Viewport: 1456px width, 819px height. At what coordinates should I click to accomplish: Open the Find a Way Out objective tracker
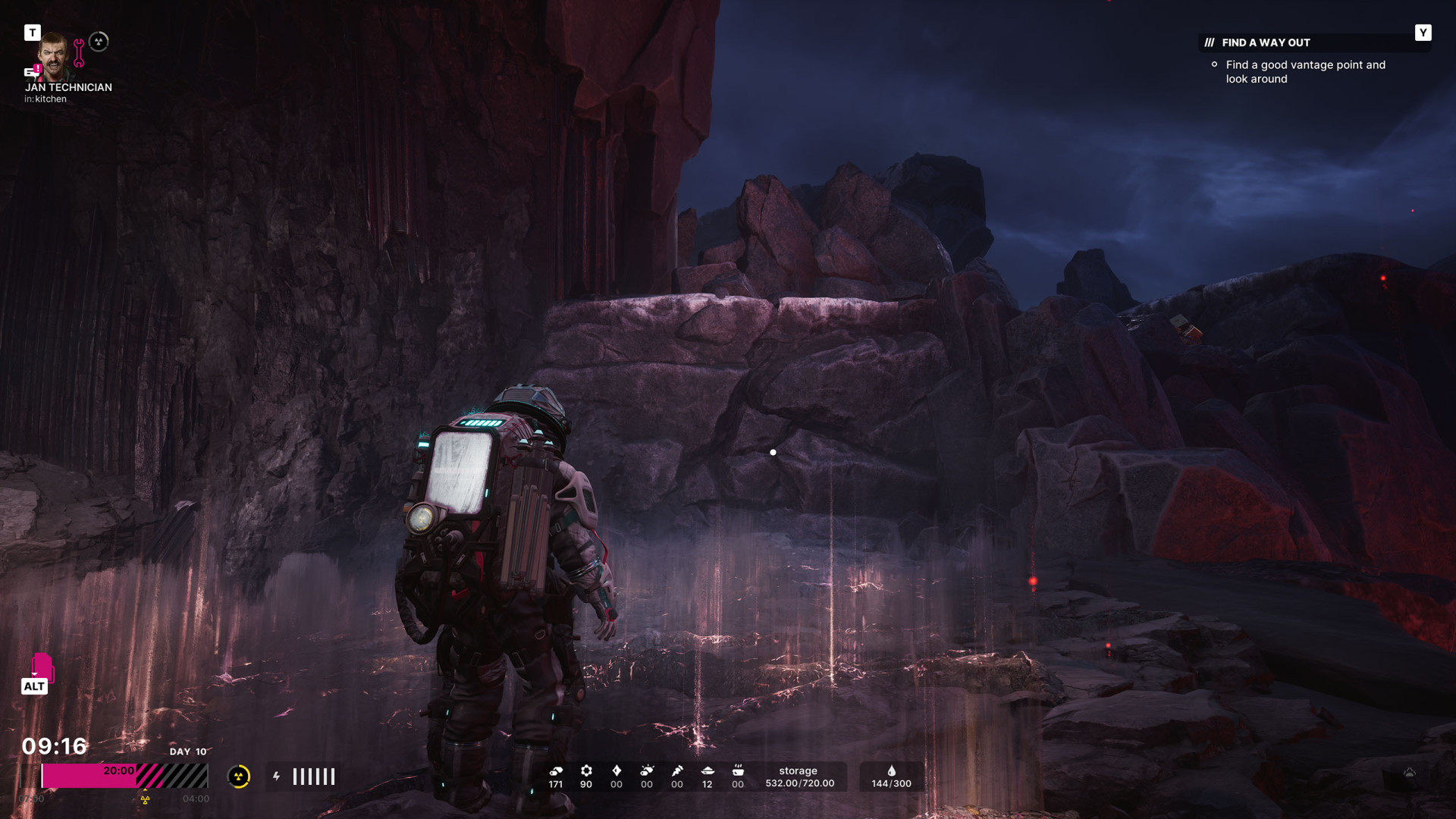(1266, 43)
